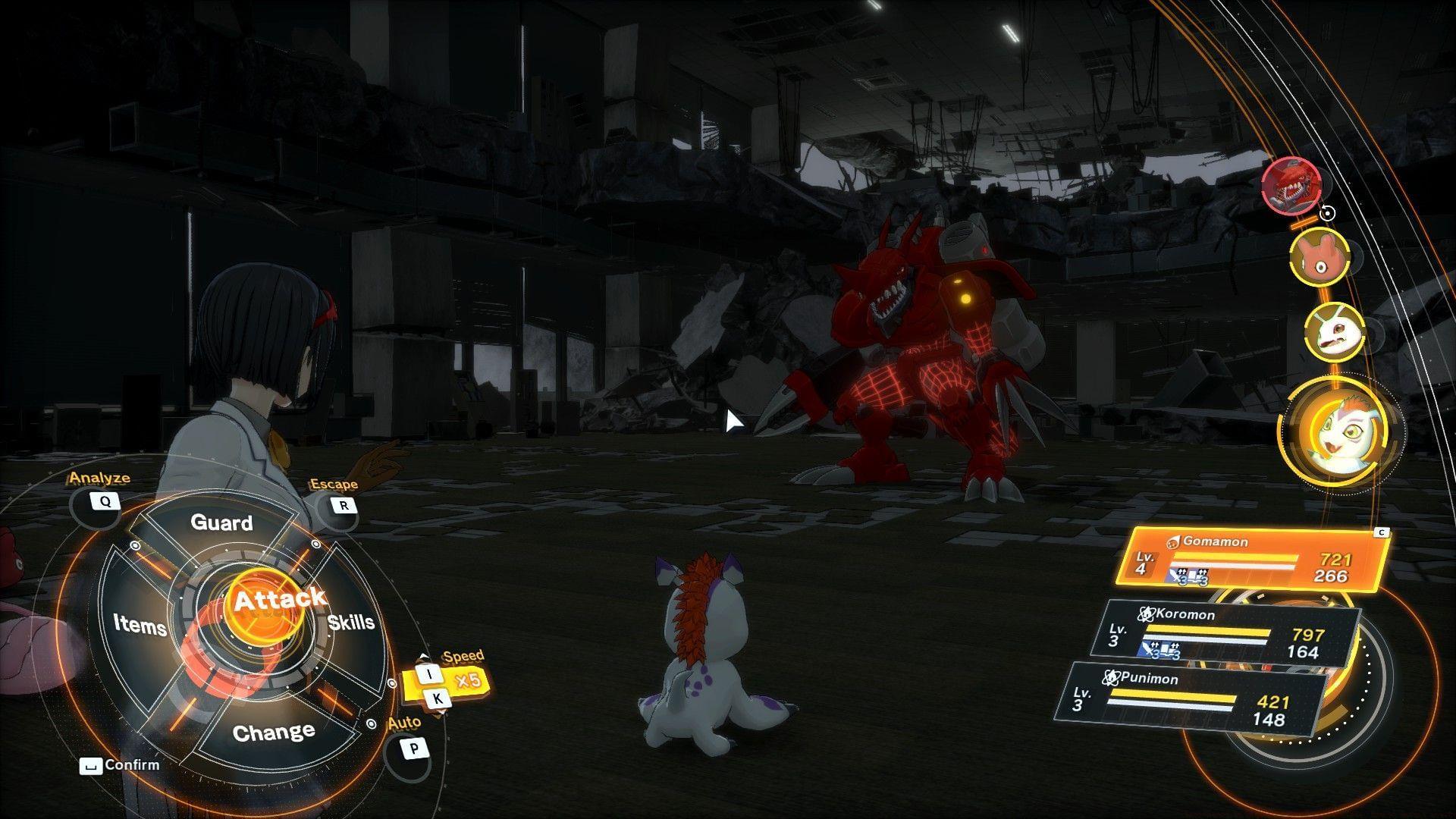The width and height of the screenshot is (1456, 819).
Task: Click the red enemy turn-order portrait
Action: (x=1291, y=184)
